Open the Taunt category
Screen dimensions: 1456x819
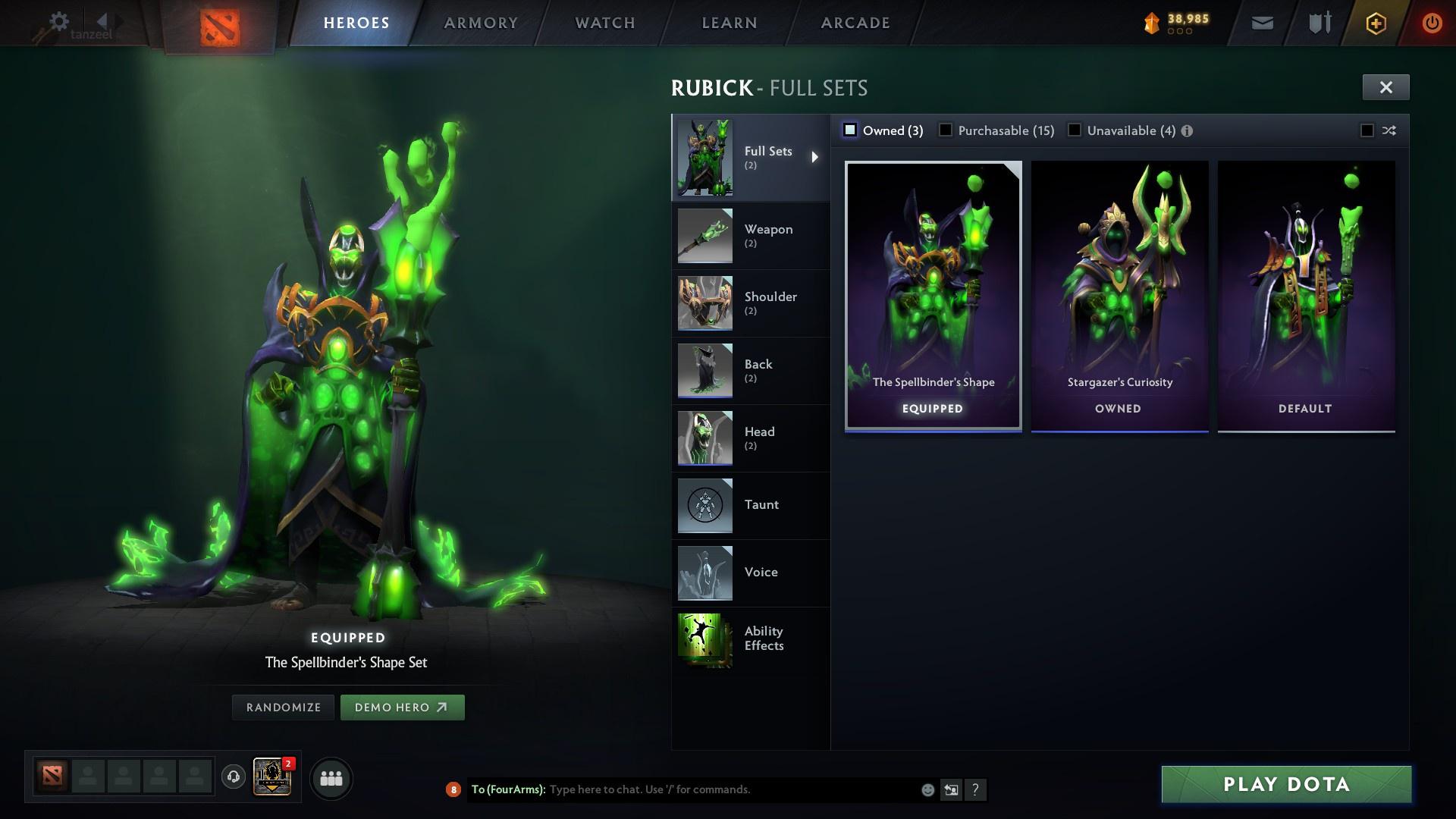751,505
